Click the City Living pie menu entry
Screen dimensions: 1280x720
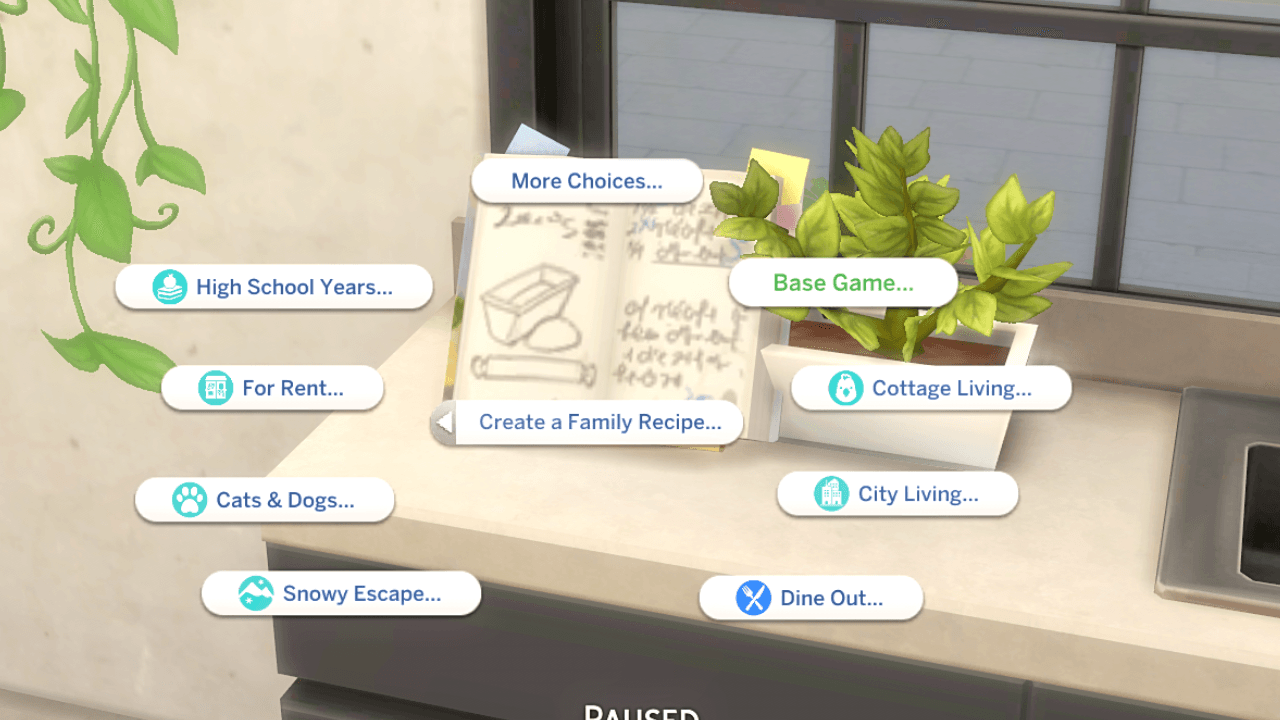tap(897, 494)
